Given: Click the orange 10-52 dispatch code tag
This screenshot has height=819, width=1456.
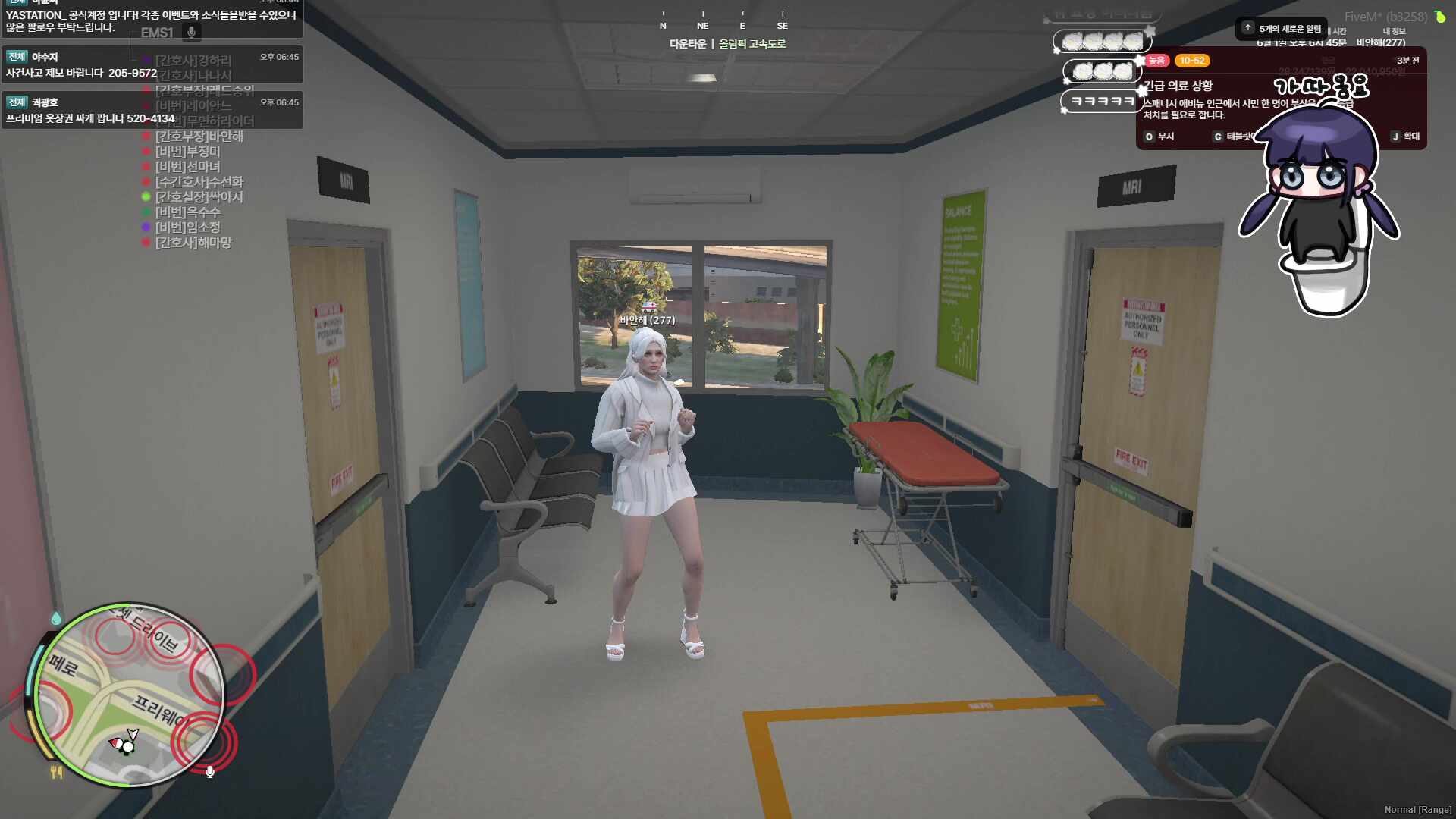Looking at the screenshot, I should coord(1192,61).
